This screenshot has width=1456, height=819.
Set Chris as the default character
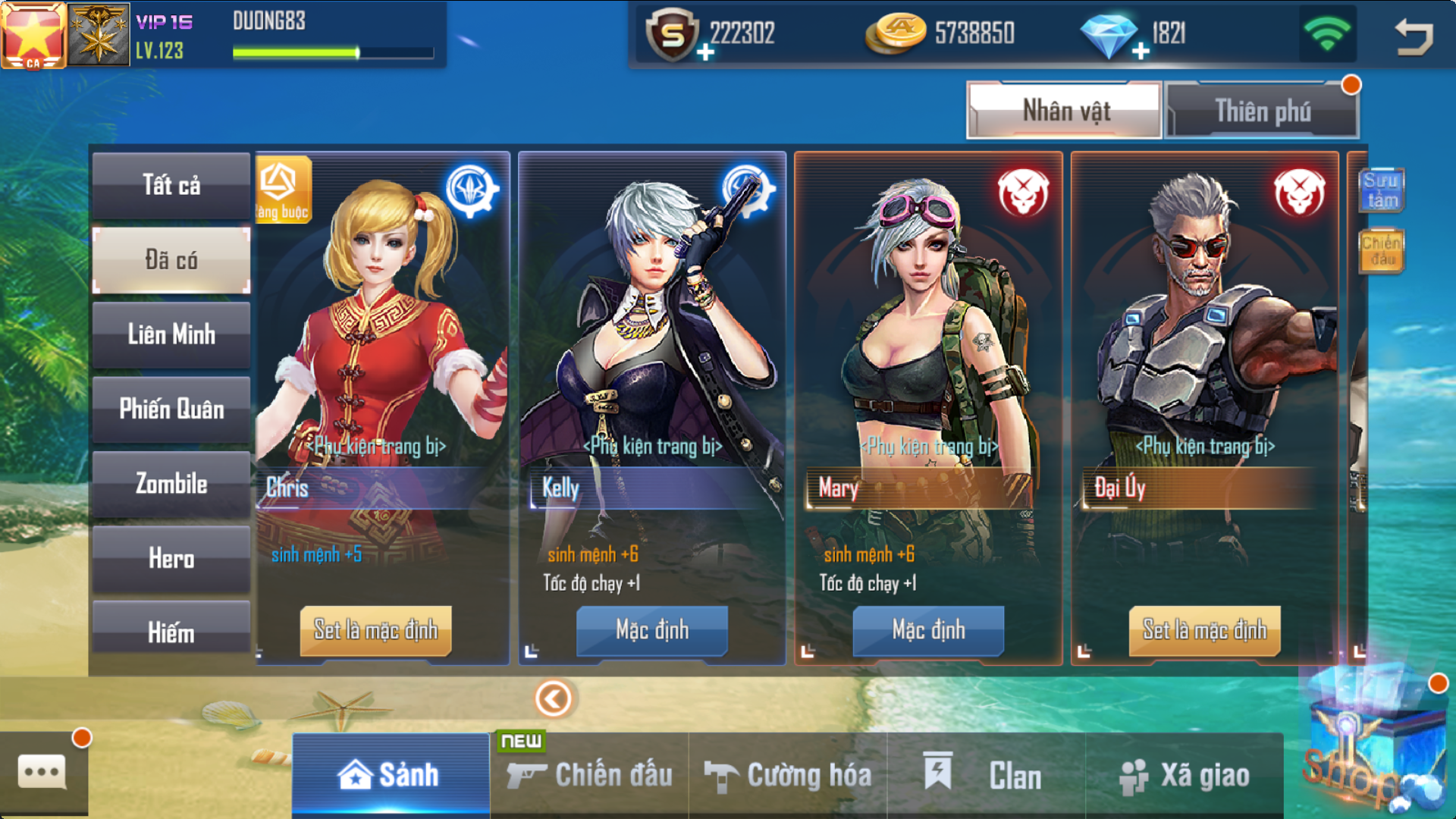[375, 630]
